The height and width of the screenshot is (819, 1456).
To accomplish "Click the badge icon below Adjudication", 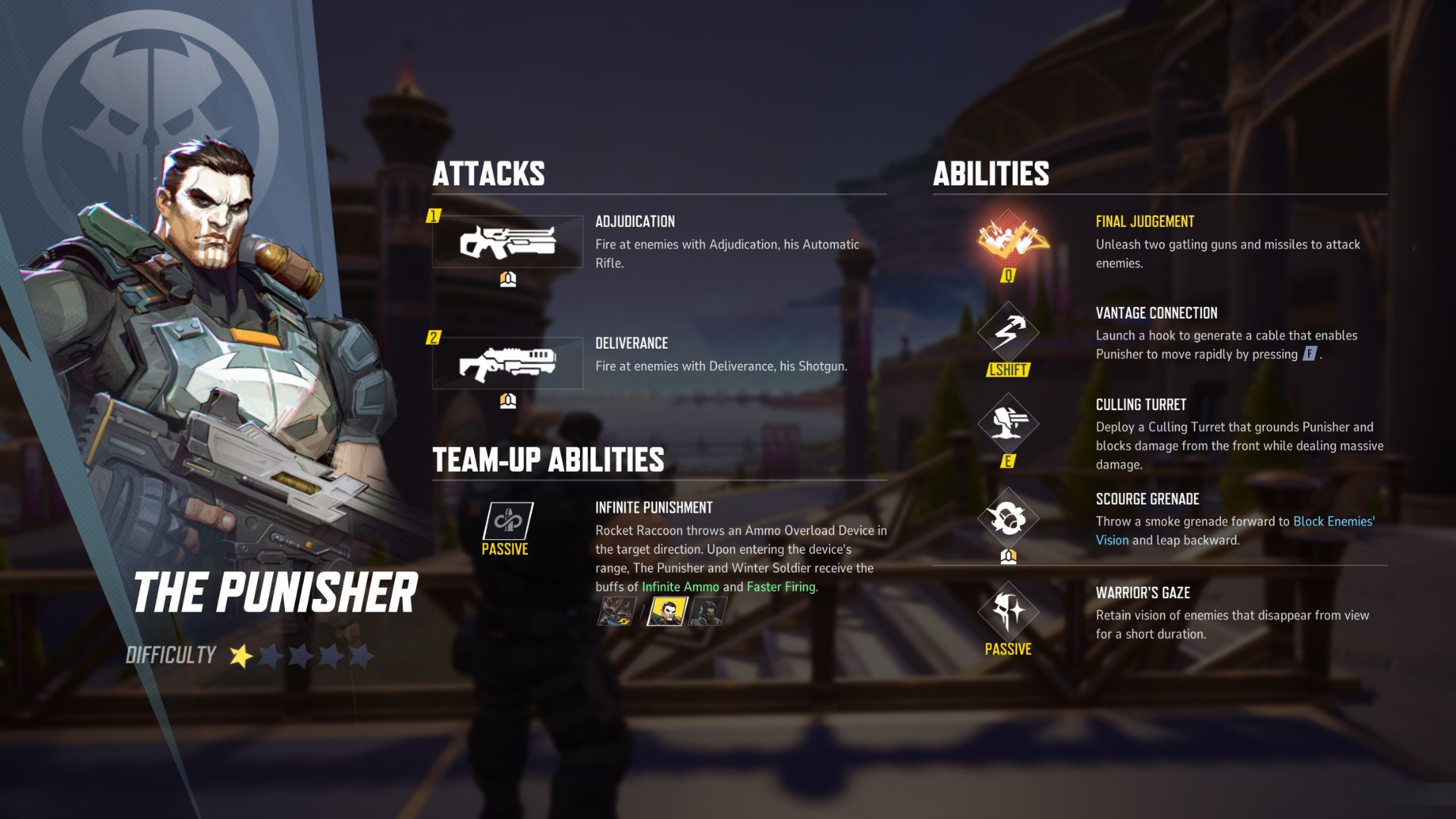I will click(507, 278).
